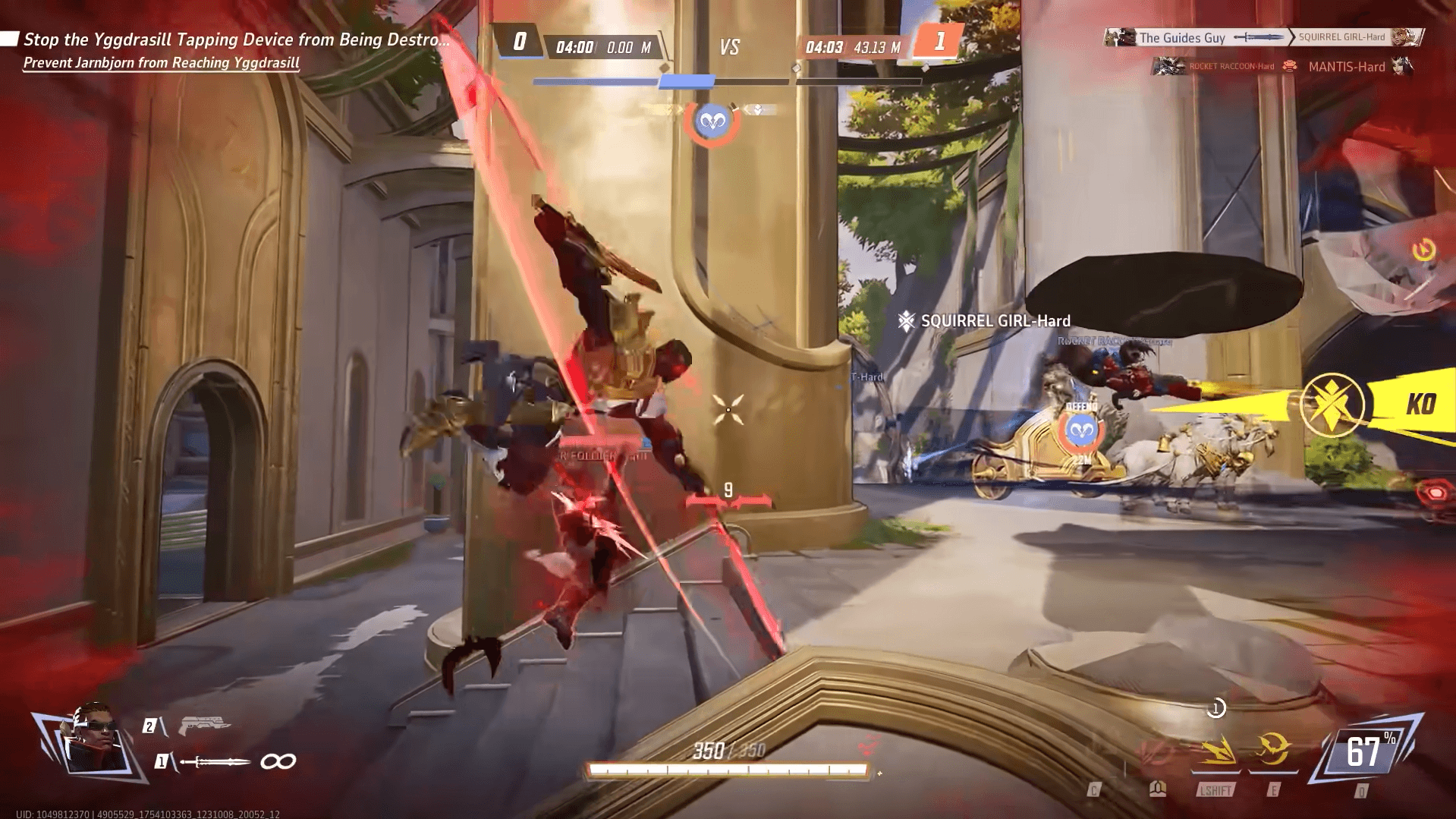
Task: Select the sword weapon slot
Action: pos(216,761)
